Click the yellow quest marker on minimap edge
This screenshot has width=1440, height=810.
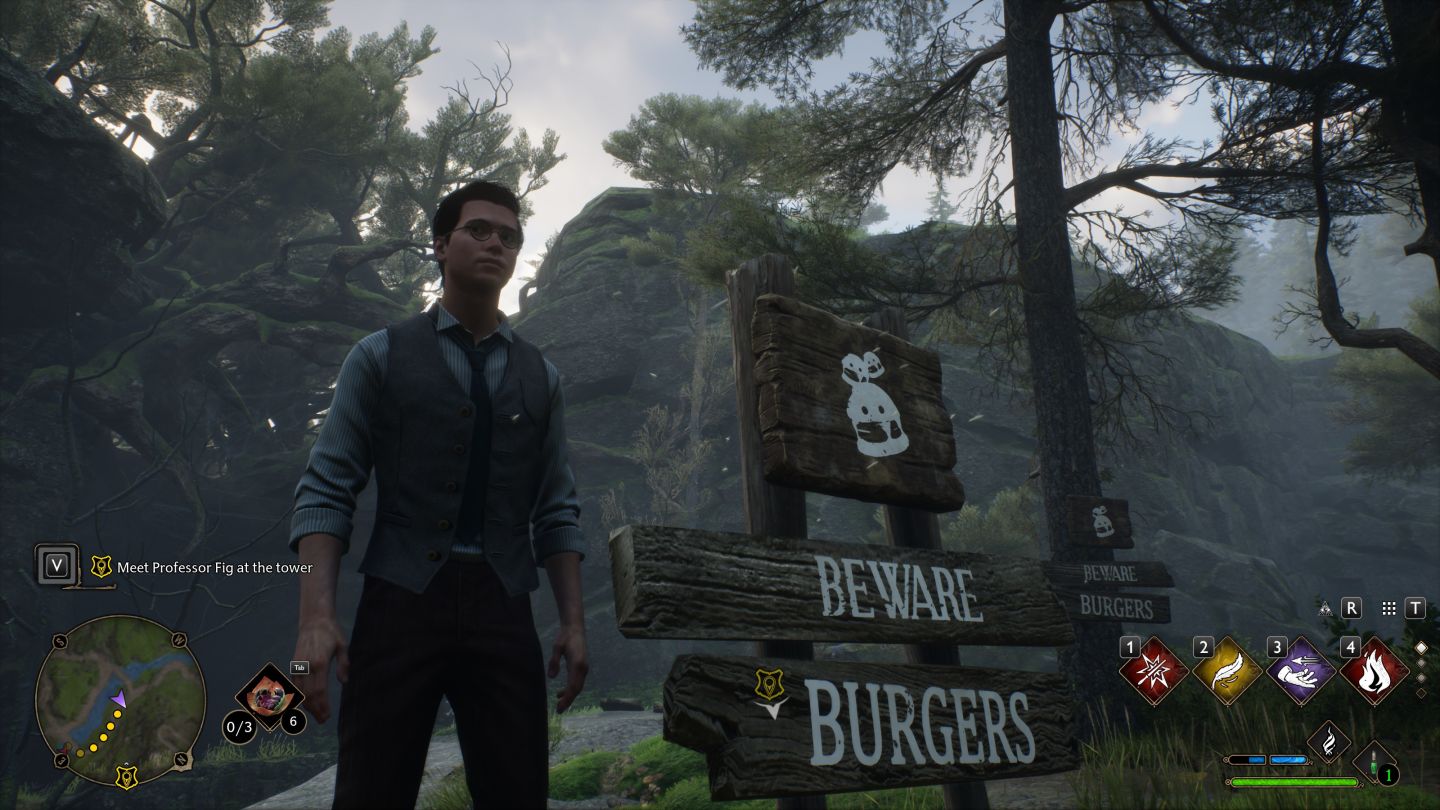126,776
